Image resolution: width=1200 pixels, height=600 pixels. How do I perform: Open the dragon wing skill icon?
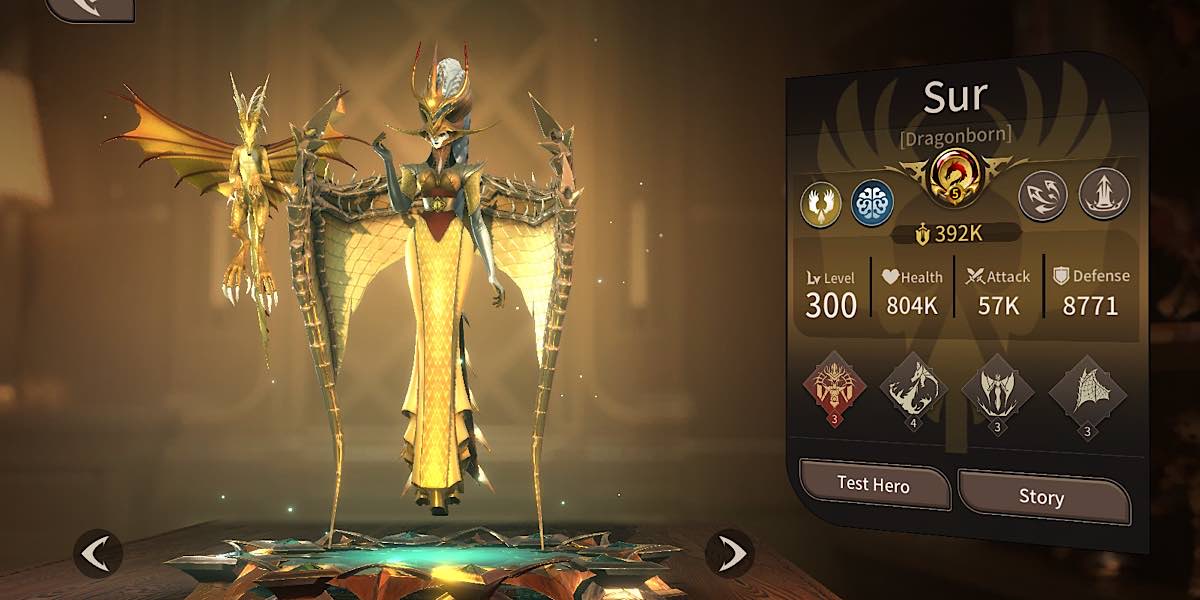(x=1086, y=388)
